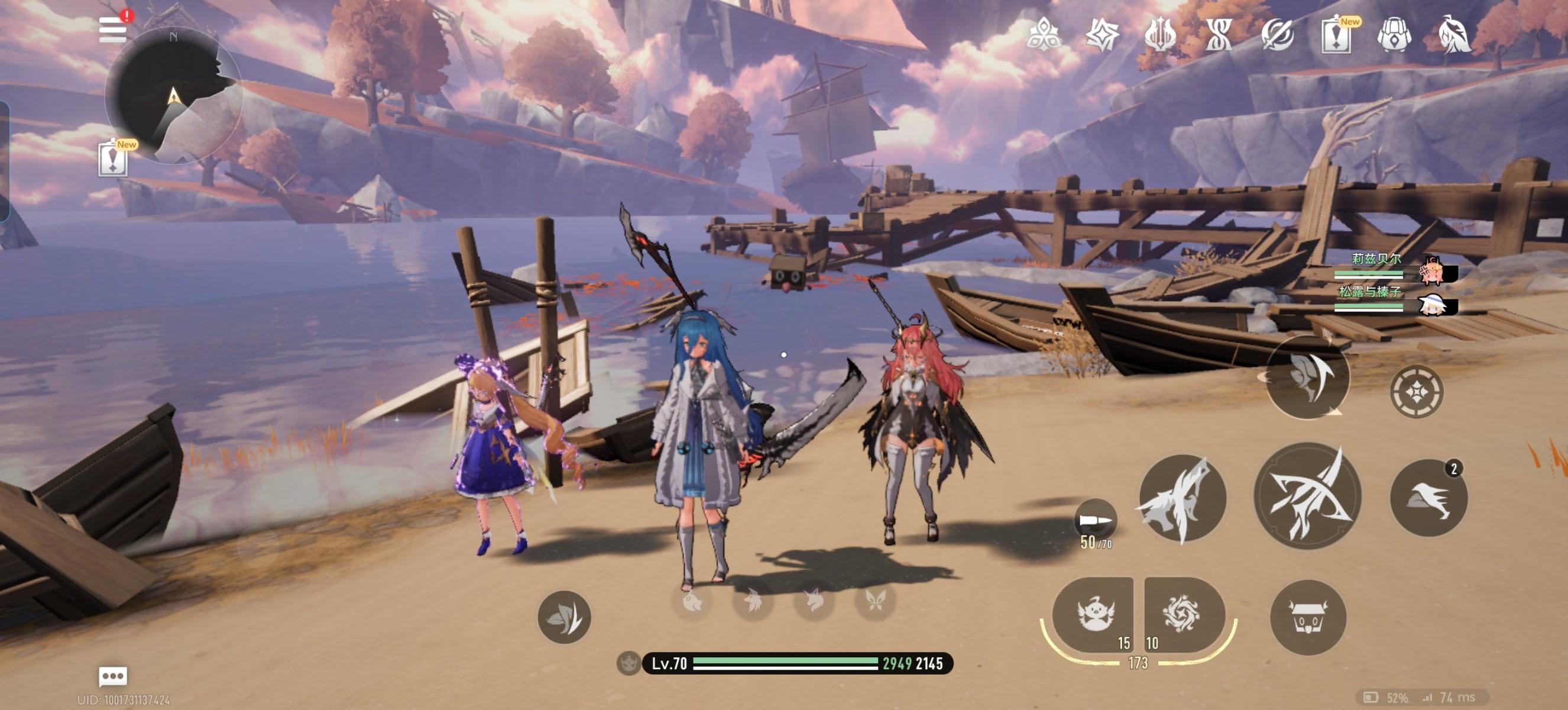The width and height of the screenshot is (1568, 710).
Task: Open the chat speech bubble
Action: (113, 676)
